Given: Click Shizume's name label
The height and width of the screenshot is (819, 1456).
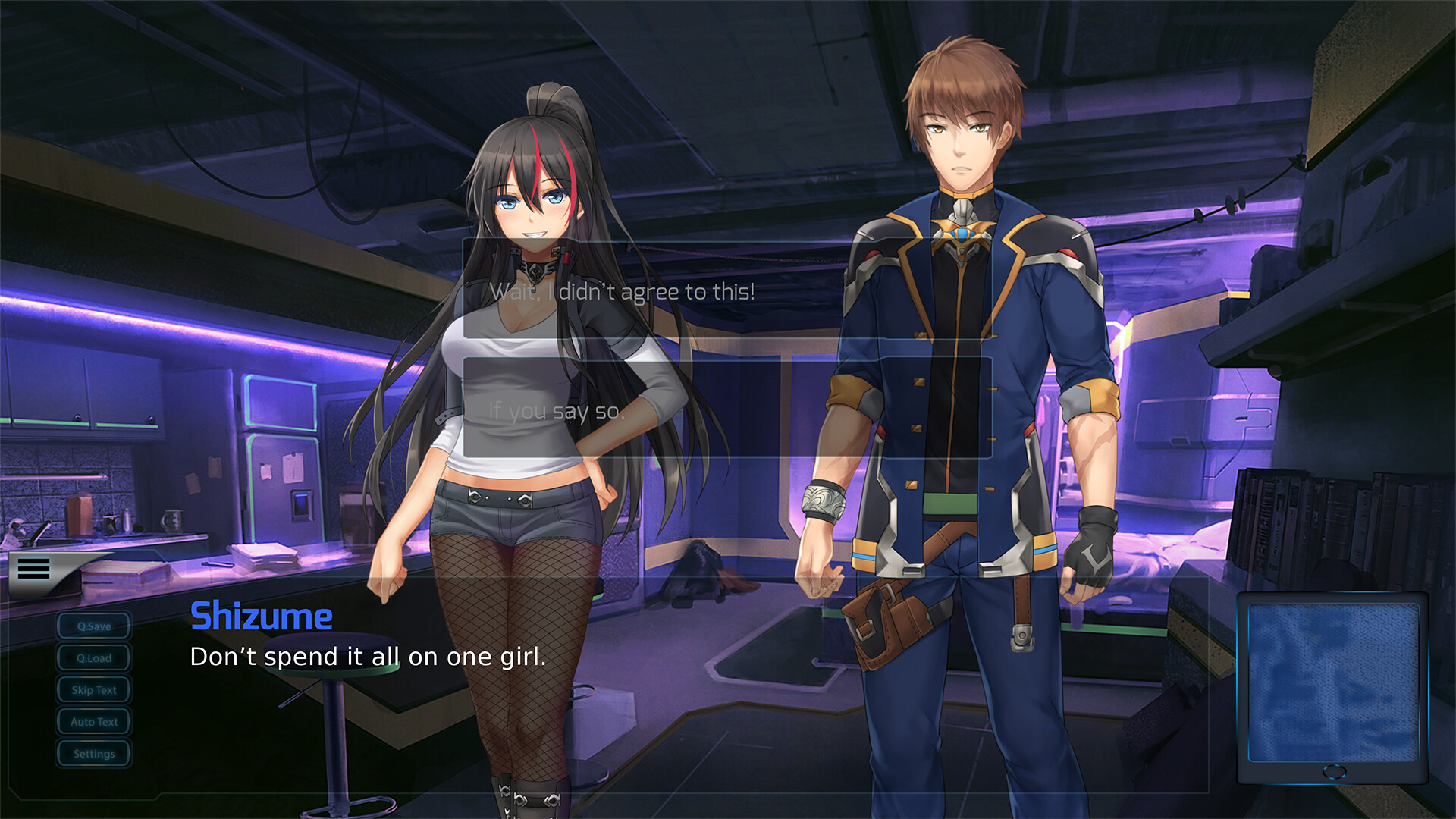Looking at the screenshot, I should click(x=261, y=617).
